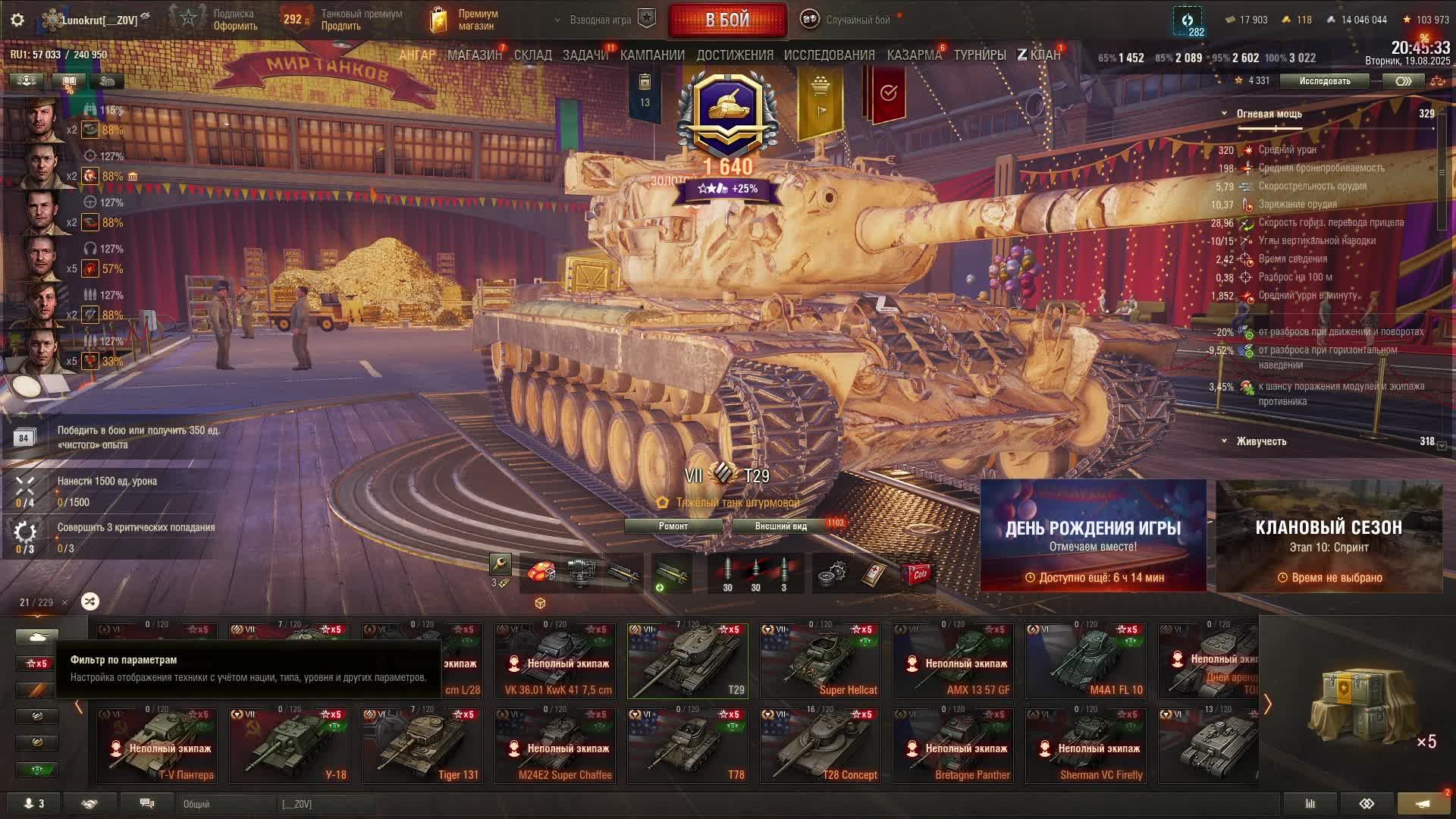Open the СКЛАД tab

click(x=532, y=55)
